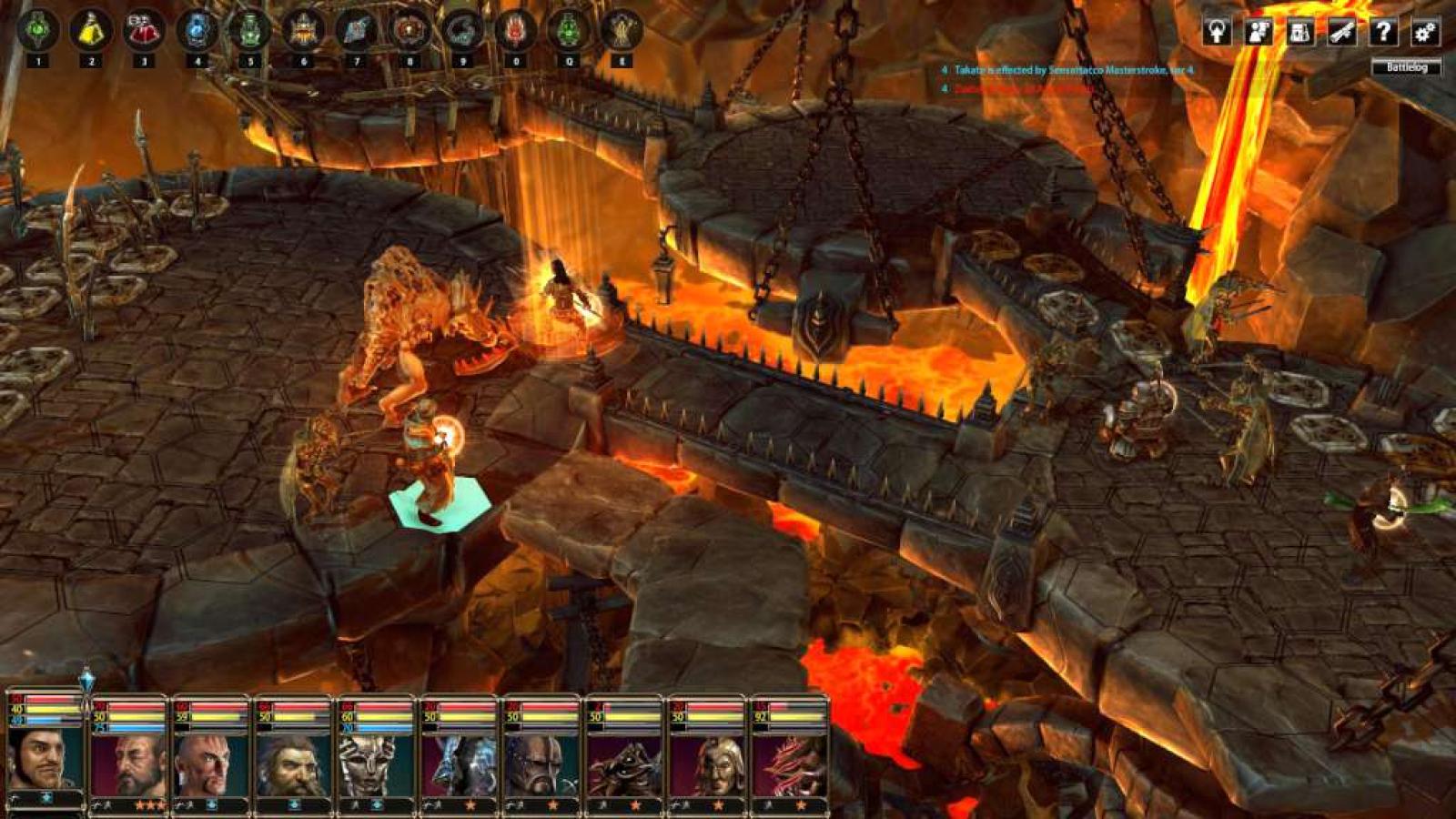The image size is (1456, 819).
Task: Open the character sheet icon
Action: (x=1259, y=32)
